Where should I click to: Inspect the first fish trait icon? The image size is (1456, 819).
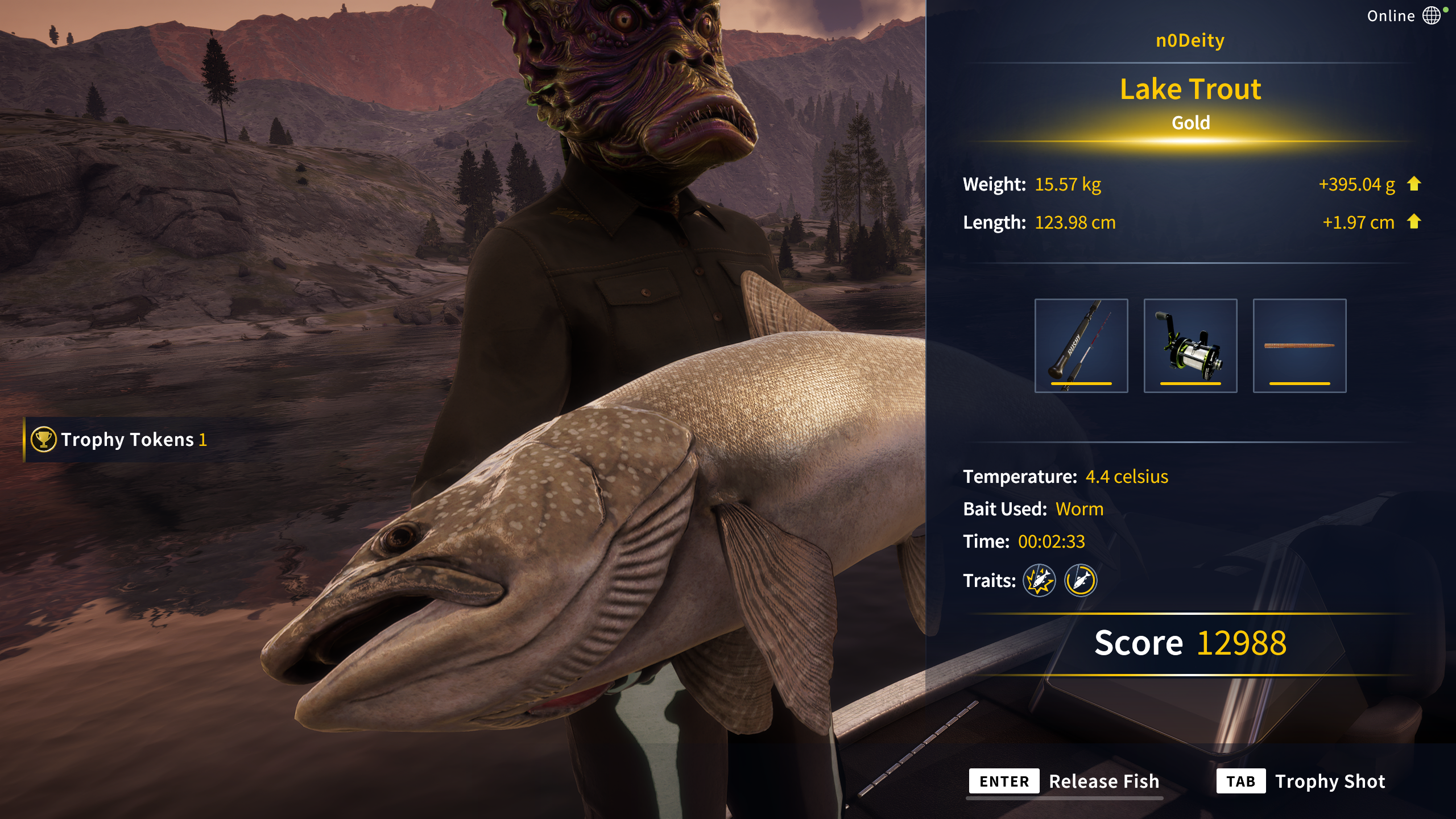[x=1039, y=580]
